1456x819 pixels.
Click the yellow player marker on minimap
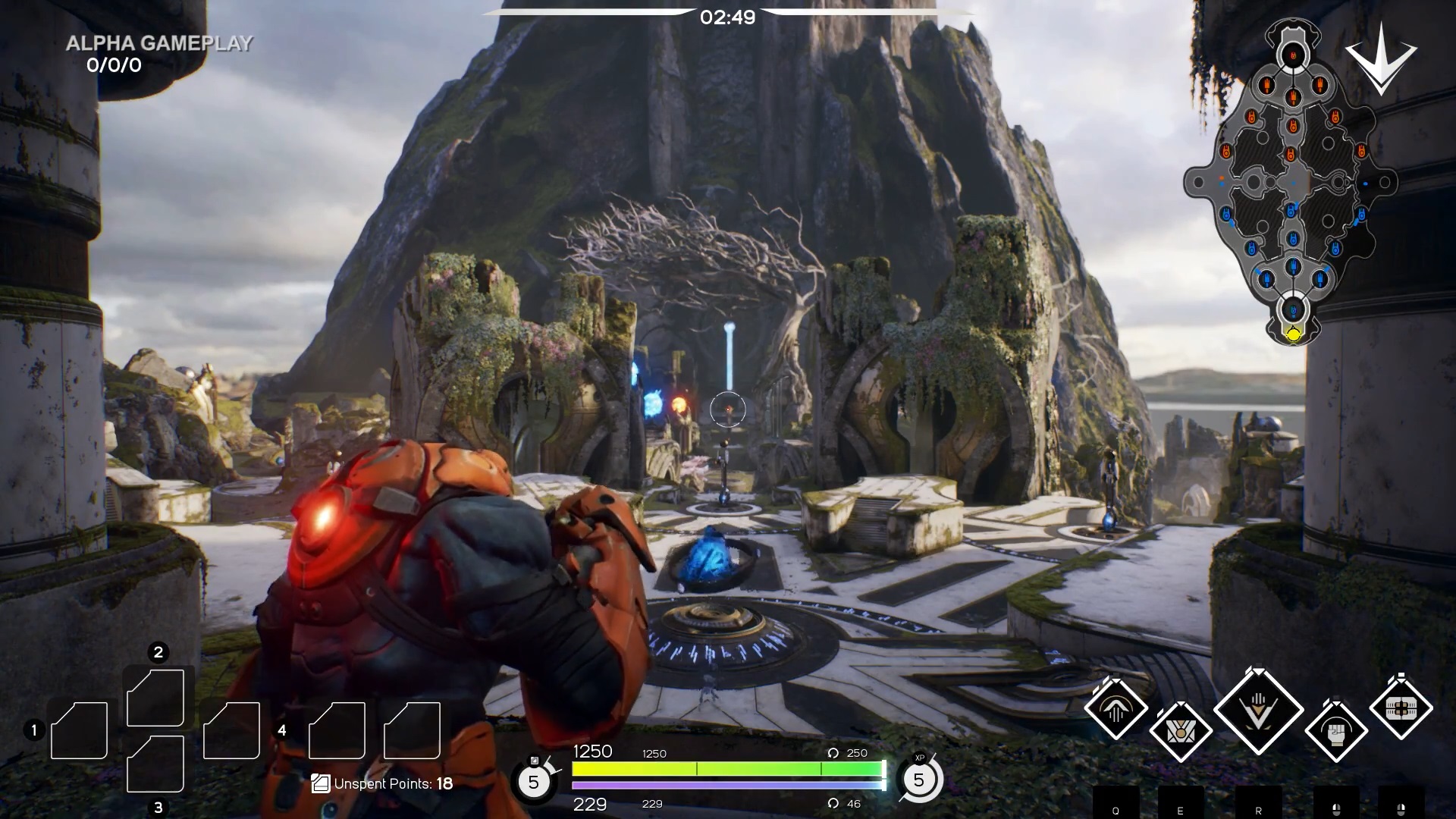coord(1294,334)
